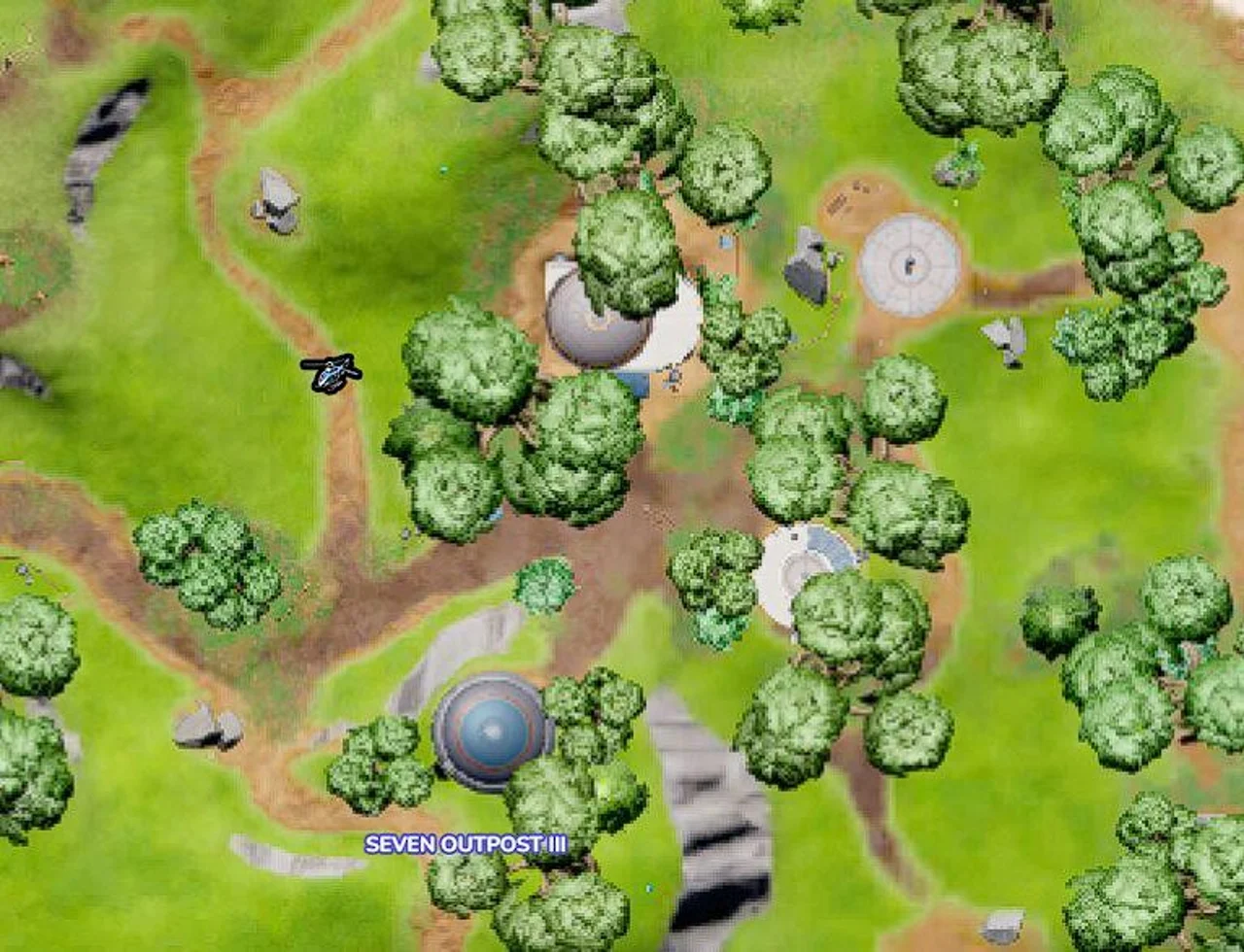The image size is (1244, 952).
Task: Click the circular satellite dish platform top right
Action: [909, 262]
